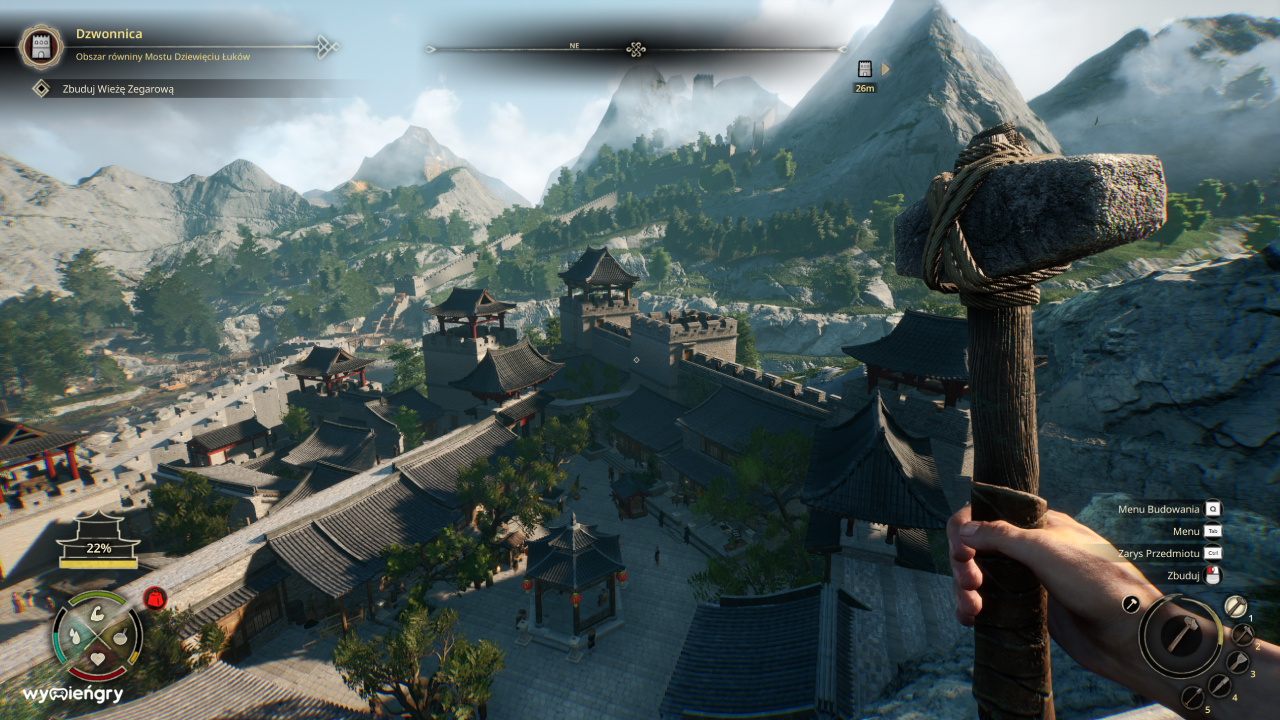Image resolution: width=1280 pixels, height=720 pixels.
Task: Select the hammer in hotbar slot 1
Action: coord(1236,606)
